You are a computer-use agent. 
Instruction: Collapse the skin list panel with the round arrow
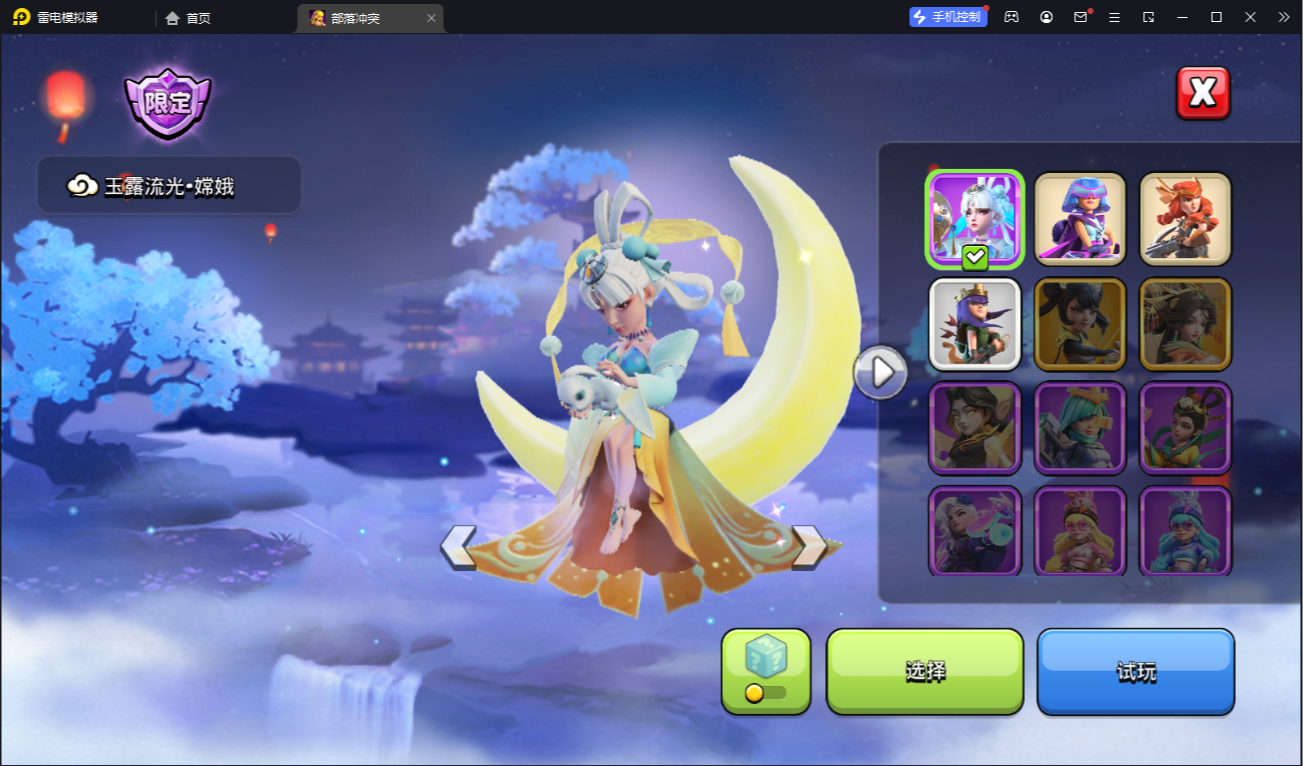(x=880, y=372)
